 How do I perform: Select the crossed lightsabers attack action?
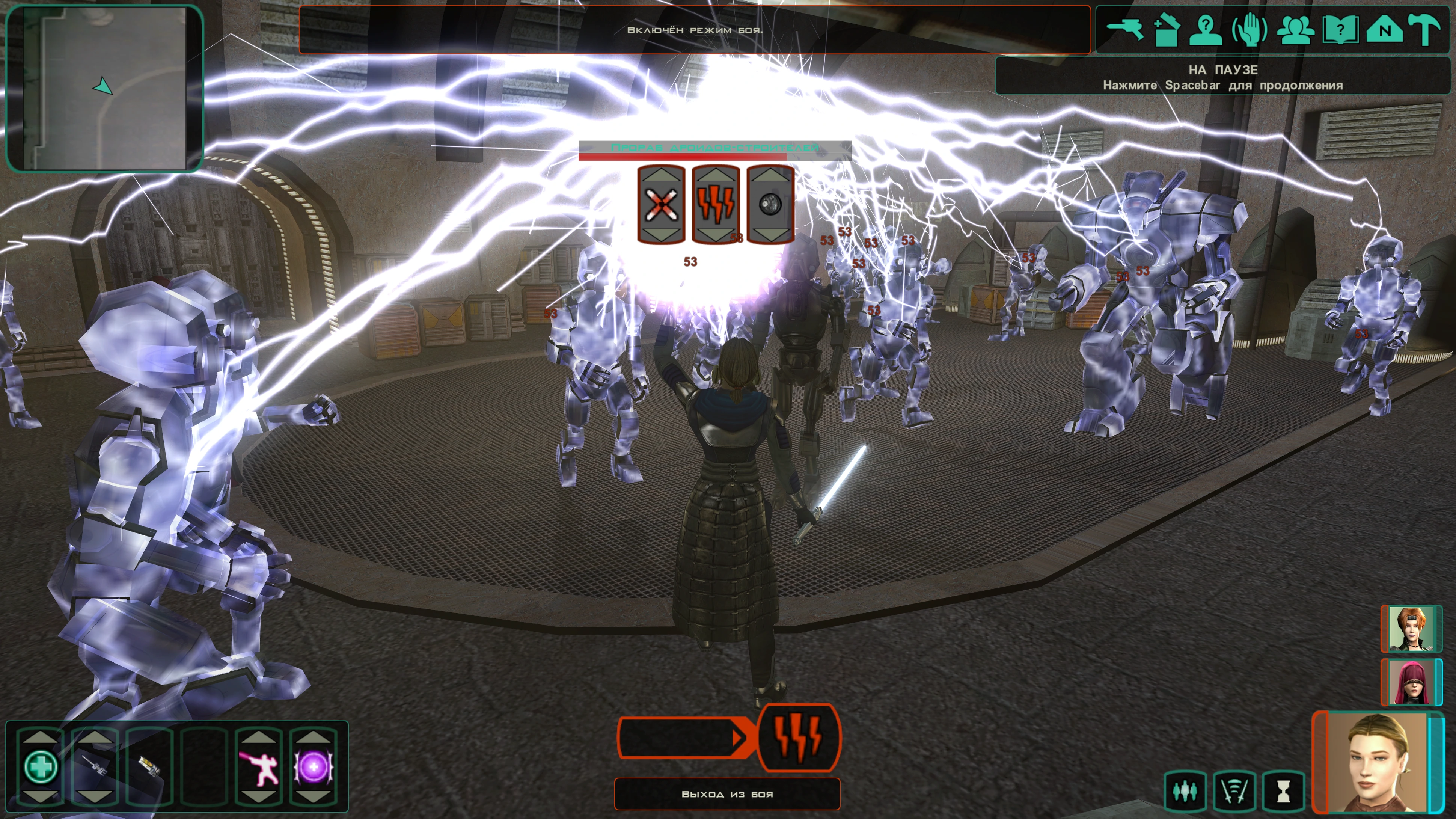pyautogui.click(x=661, y=205)
